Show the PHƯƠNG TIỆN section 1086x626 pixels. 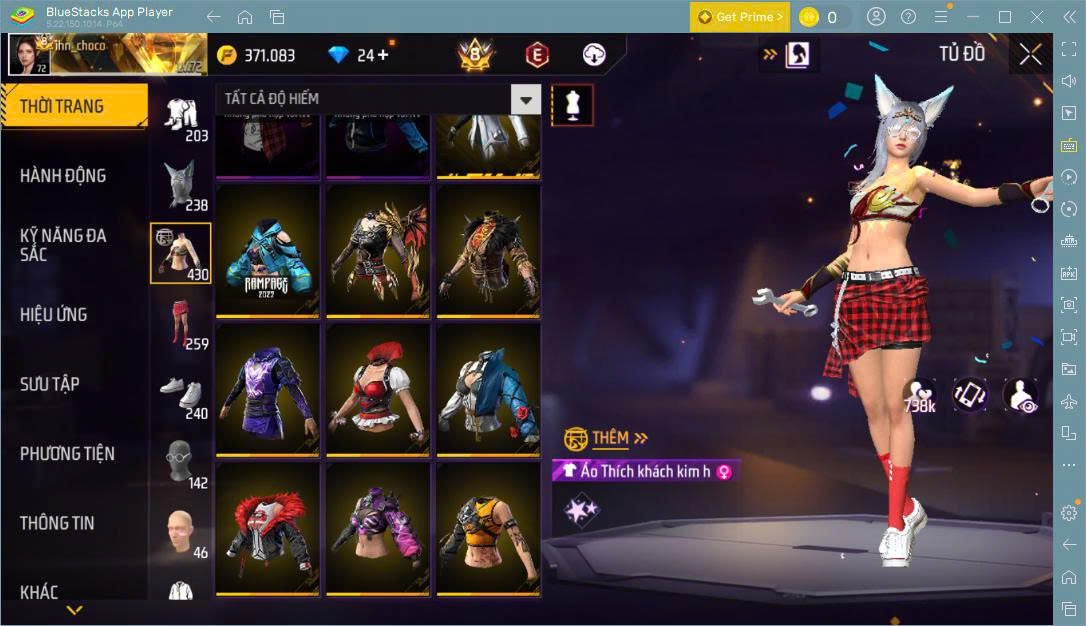coord(67,454)
